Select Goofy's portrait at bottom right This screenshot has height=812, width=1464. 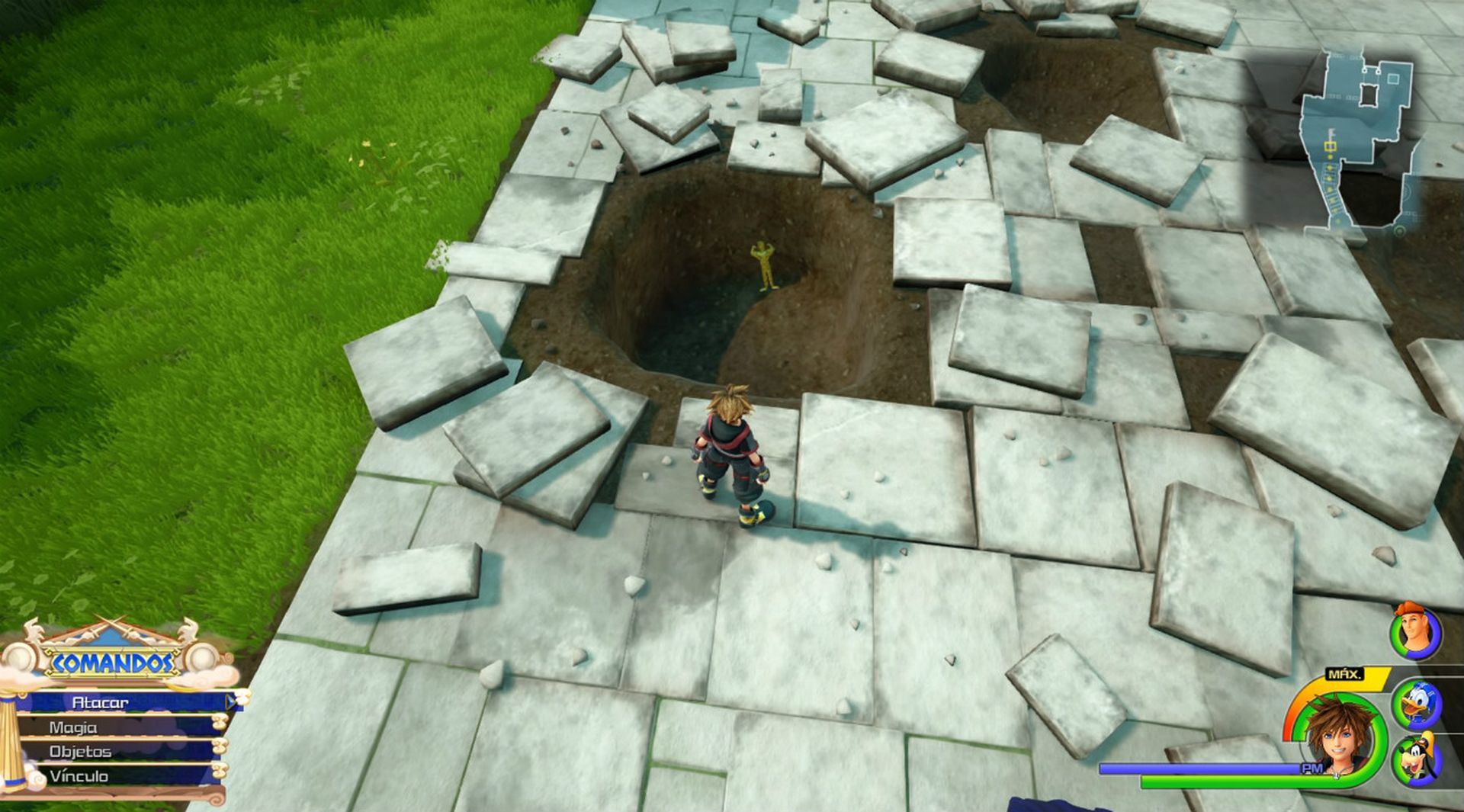(x=1417, y=757)
